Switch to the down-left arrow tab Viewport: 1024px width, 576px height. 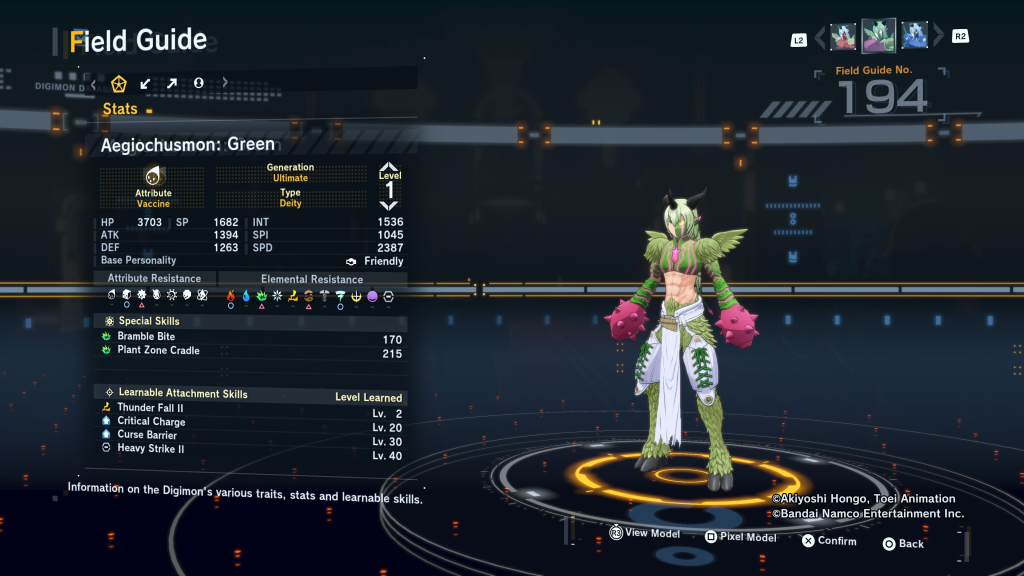pyautogui.click(x=146, y=83)
